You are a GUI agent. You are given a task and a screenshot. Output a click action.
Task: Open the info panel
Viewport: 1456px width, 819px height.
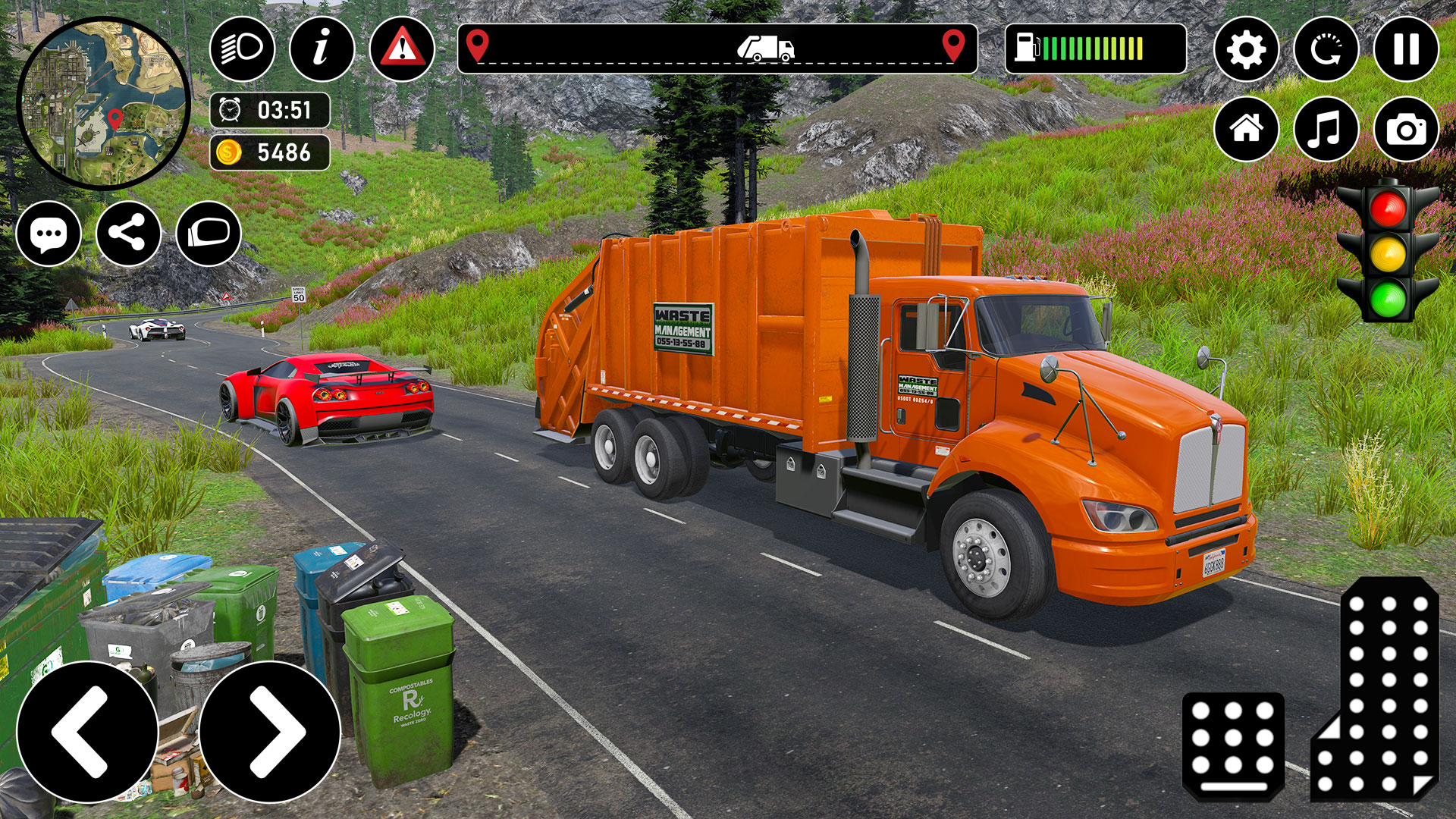click(322, 49)
